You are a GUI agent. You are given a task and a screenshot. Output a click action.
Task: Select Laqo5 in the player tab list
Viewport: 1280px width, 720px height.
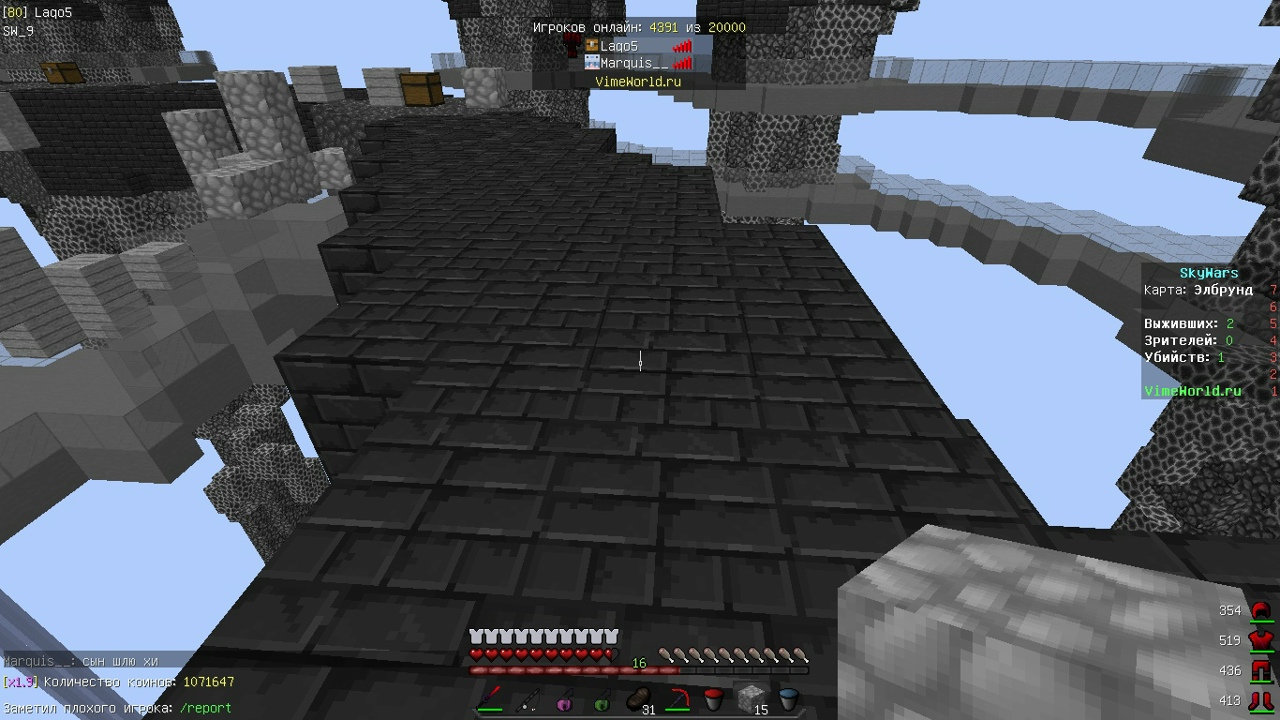pos(618,46)
